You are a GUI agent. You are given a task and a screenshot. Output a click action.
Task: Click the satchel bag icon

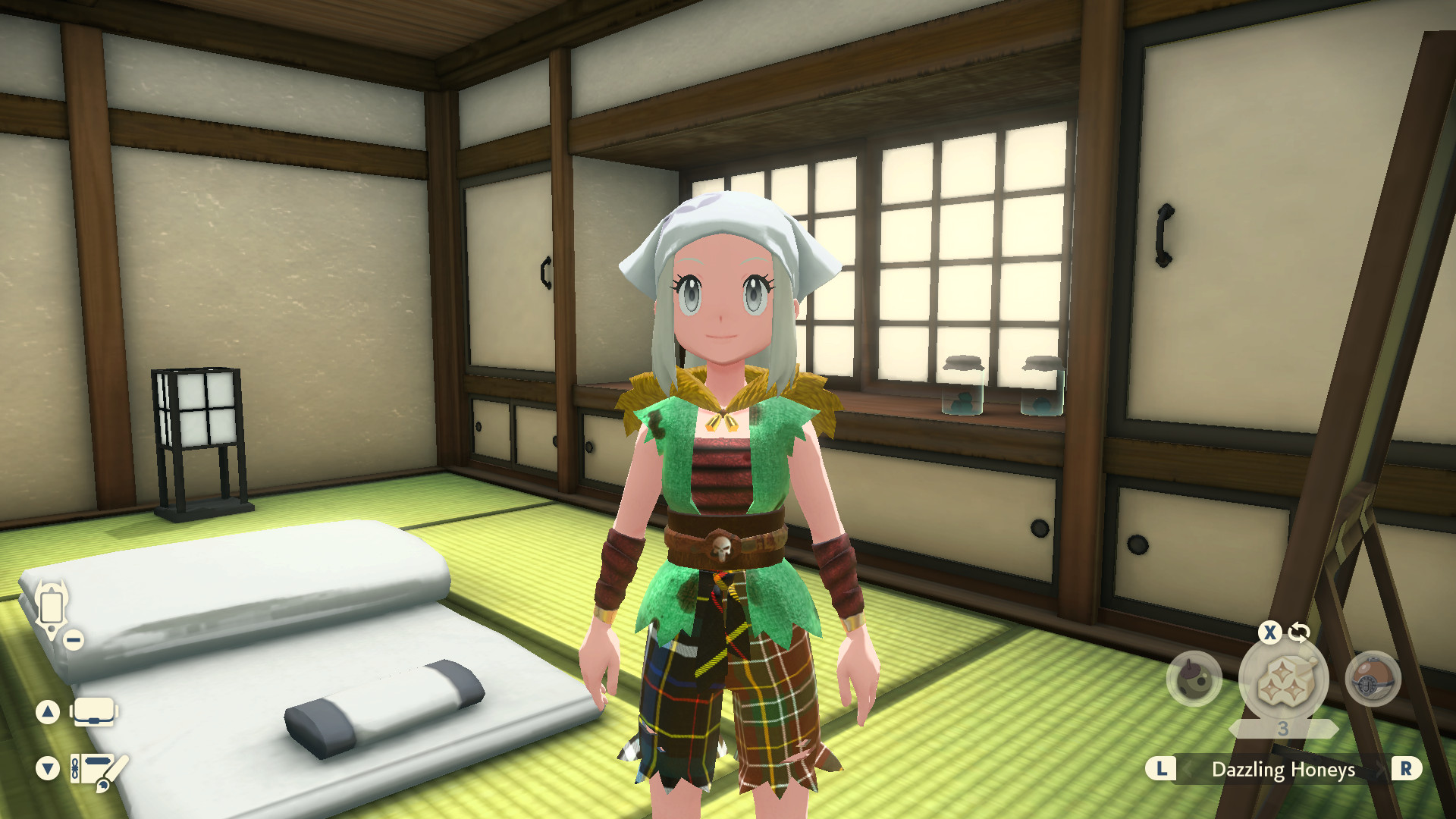click(x=93, y=711)
